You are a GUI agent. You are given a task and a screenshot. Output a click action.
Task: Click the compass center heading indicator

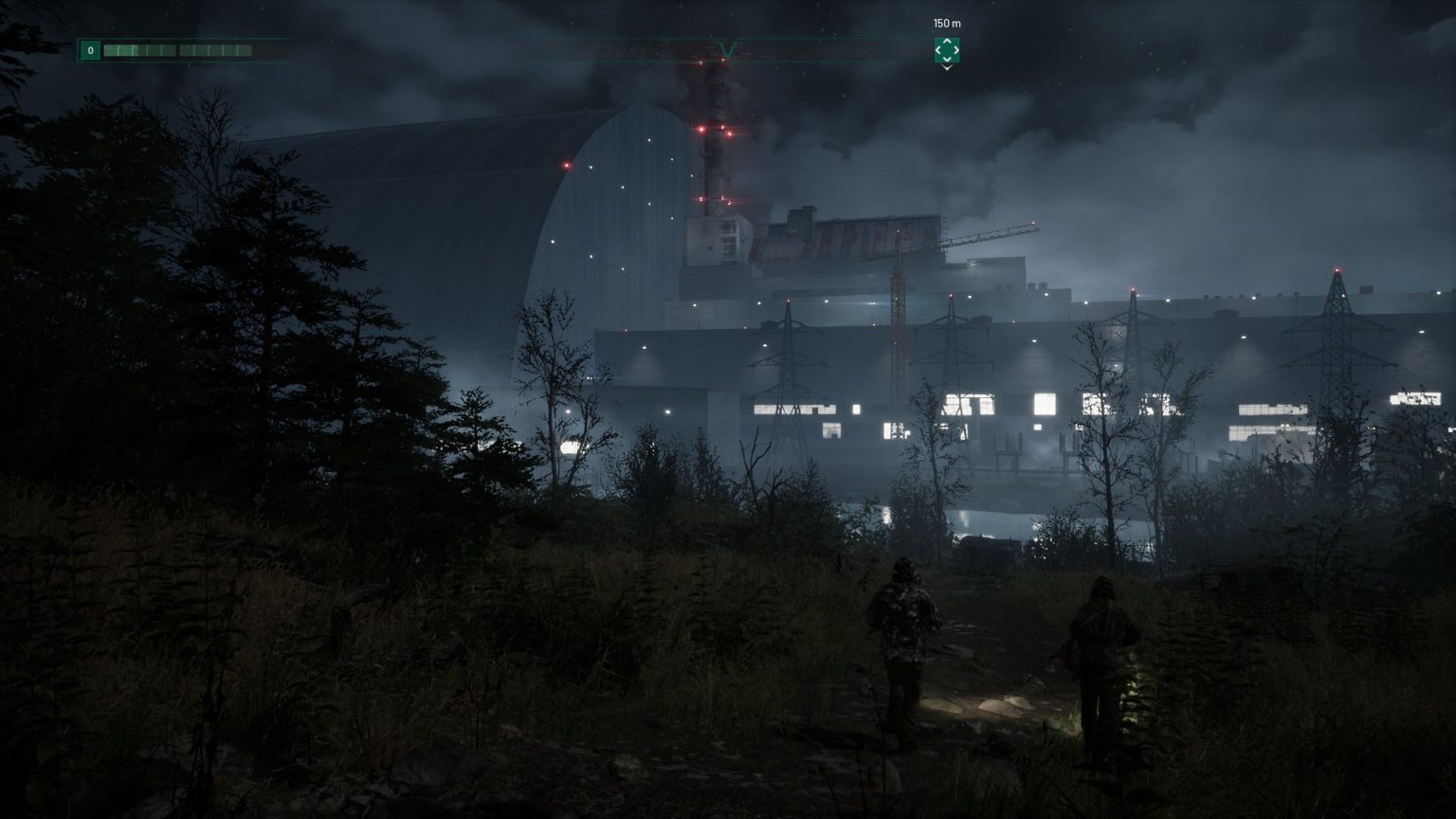[x=727, y=49]
